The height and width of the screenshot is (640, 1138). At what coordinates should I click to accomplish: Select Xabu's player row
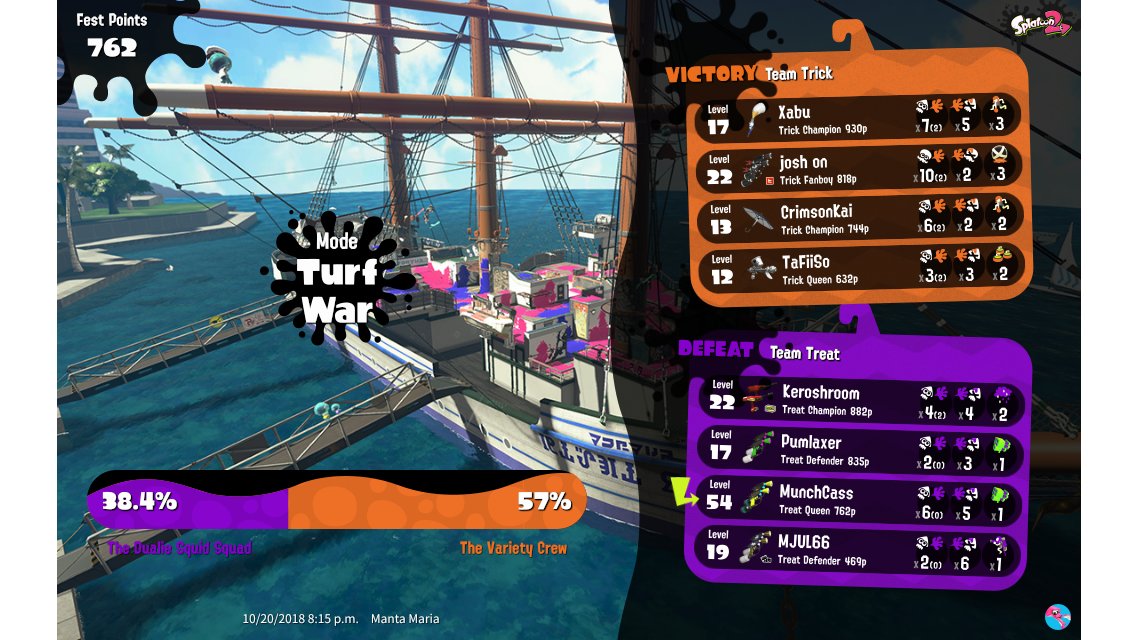[x=858, y=119]
